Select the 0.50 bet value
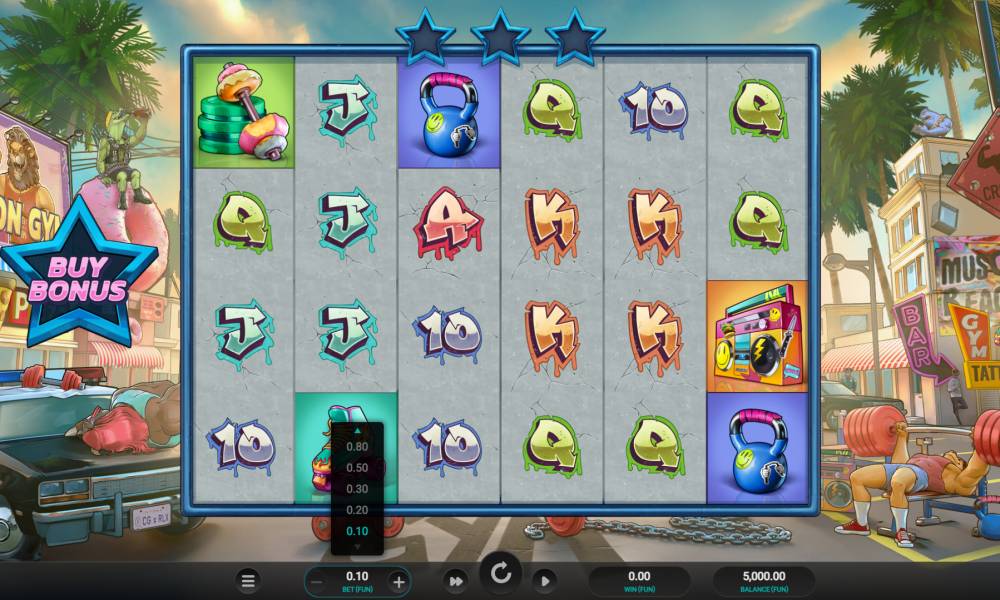 coord(357,468)
